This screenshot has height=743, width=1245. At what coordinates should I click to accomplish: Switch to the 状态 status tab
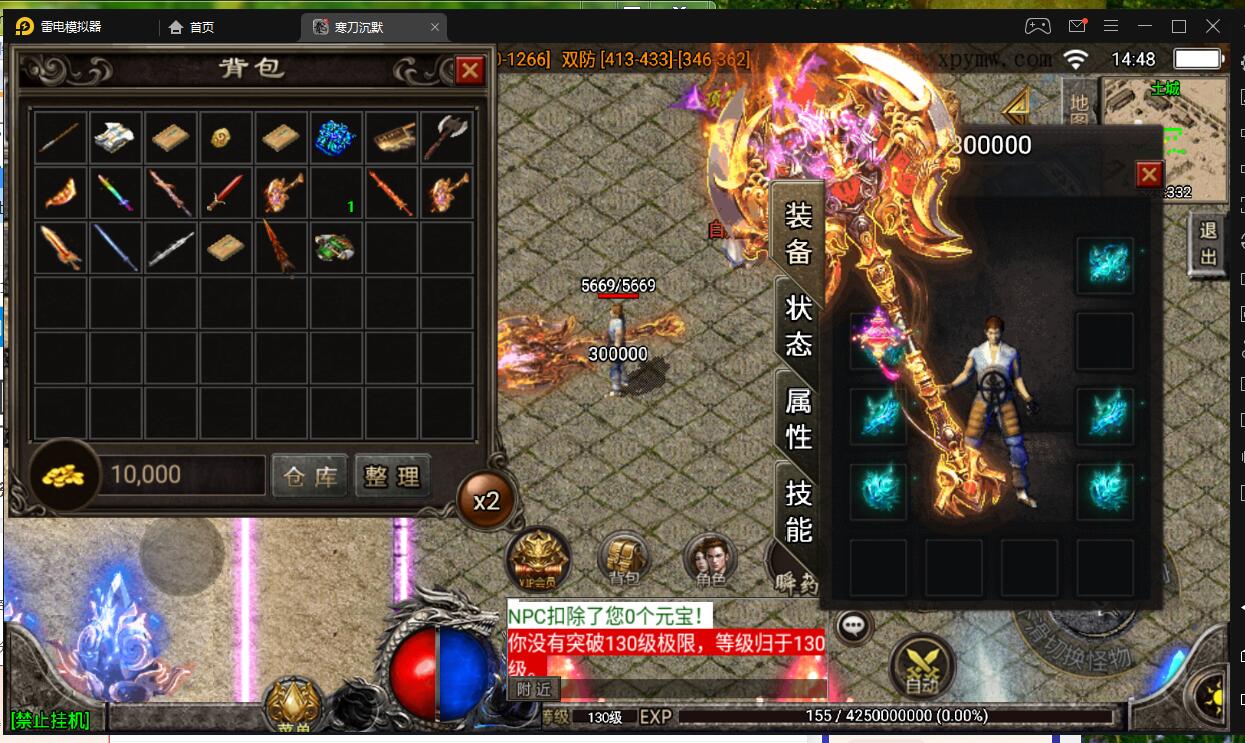coord(798,325)
